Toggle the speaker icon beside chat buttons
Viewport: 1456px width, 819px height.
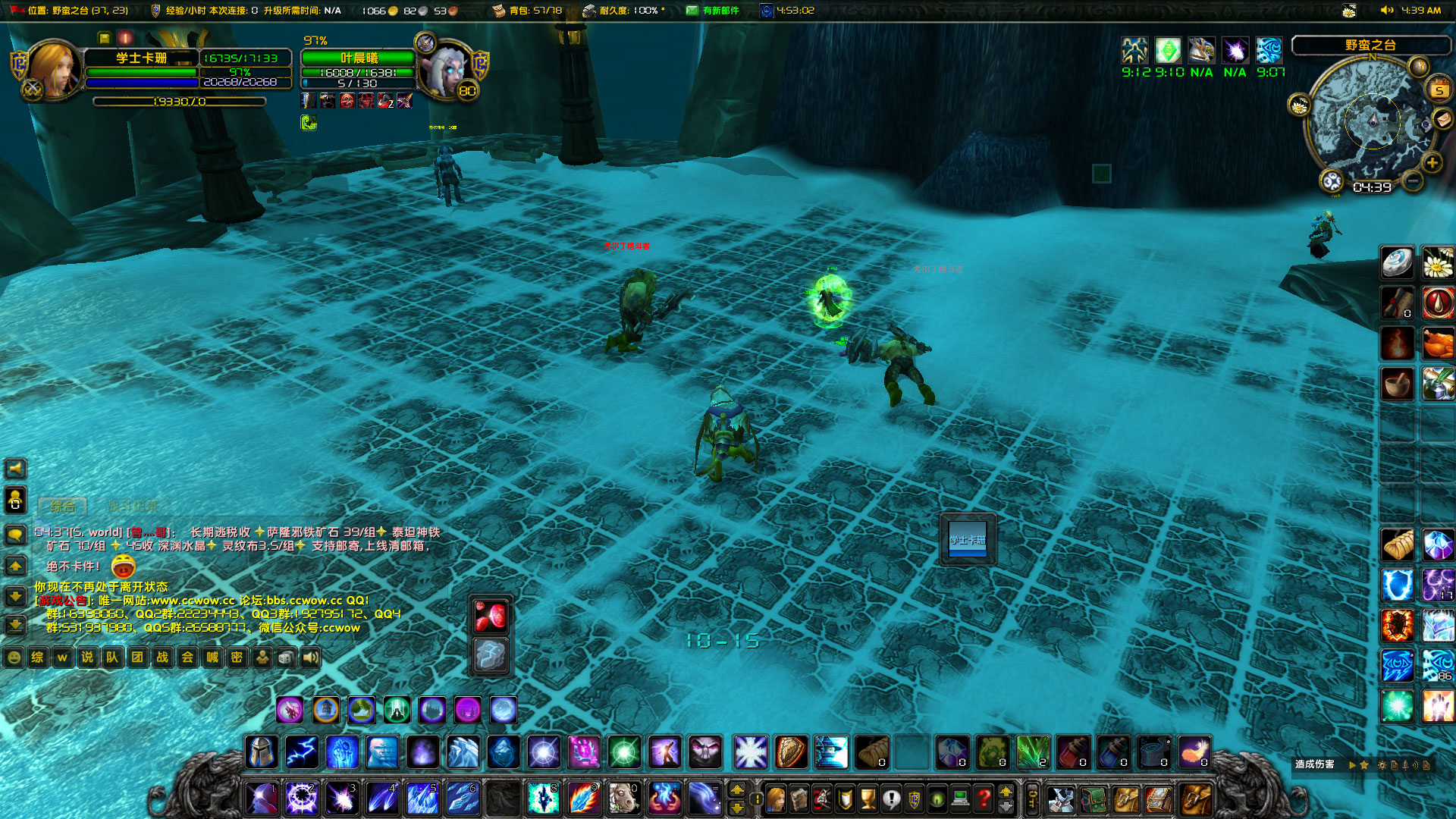(x=312, y=657)
